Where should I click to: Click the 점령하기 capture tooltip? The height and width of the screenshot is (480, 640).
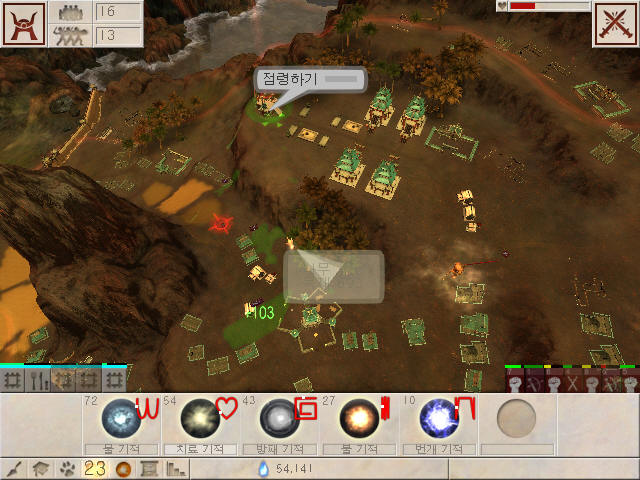point(310,79)
